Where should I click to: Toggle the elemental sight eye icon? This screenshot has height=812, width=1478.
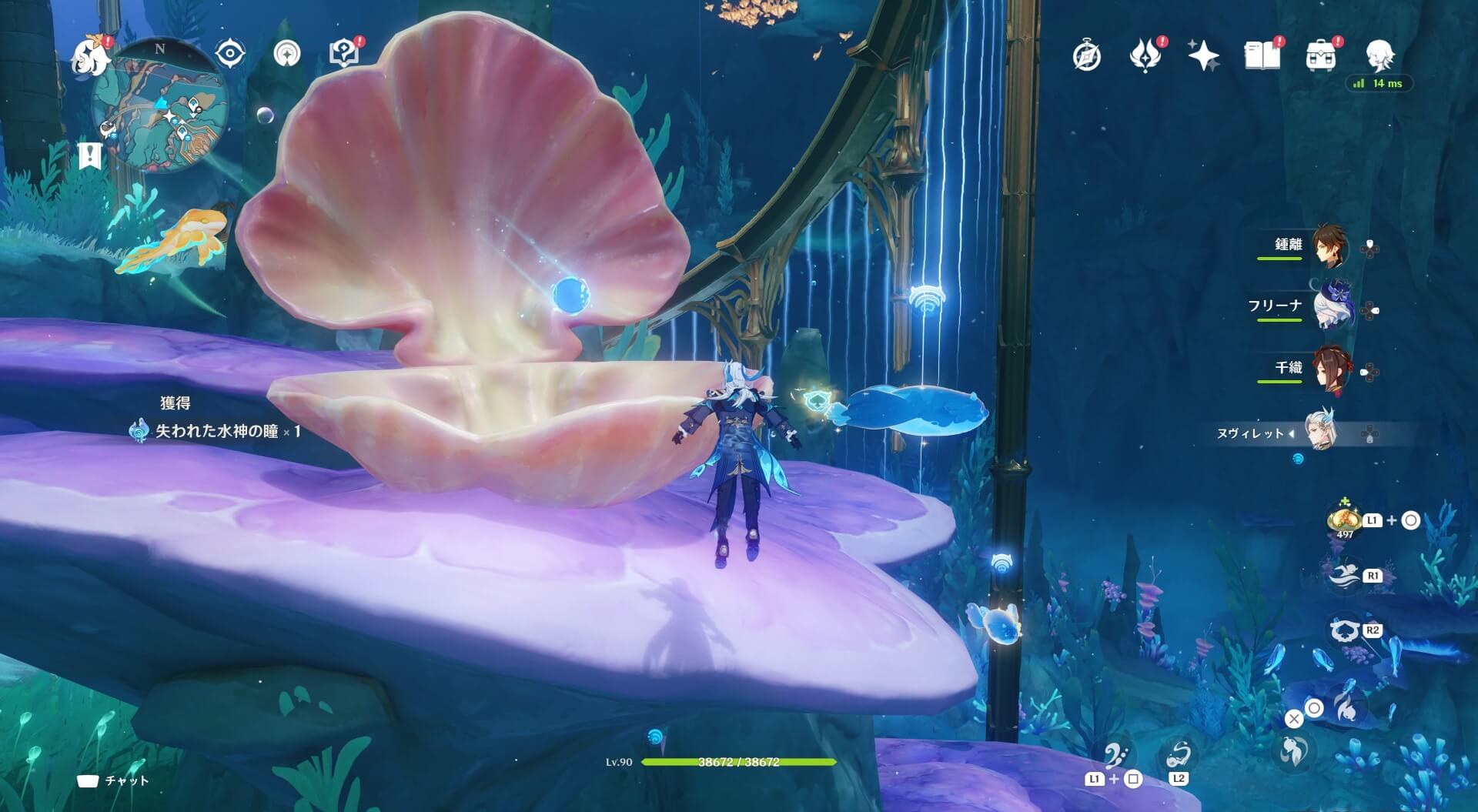[x=229, y=54]
